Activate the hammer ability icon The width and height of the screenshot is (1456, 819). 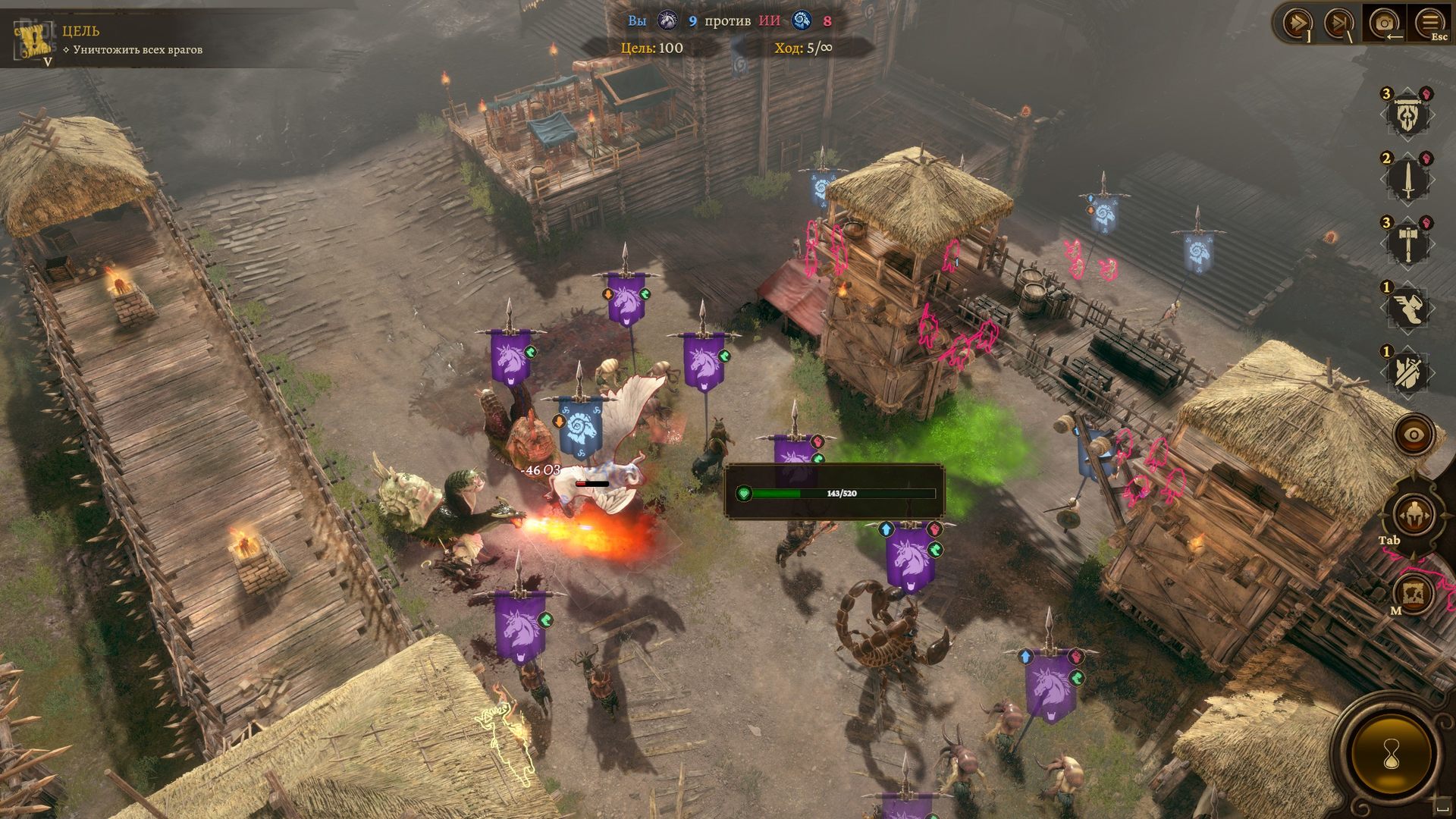1407,243
